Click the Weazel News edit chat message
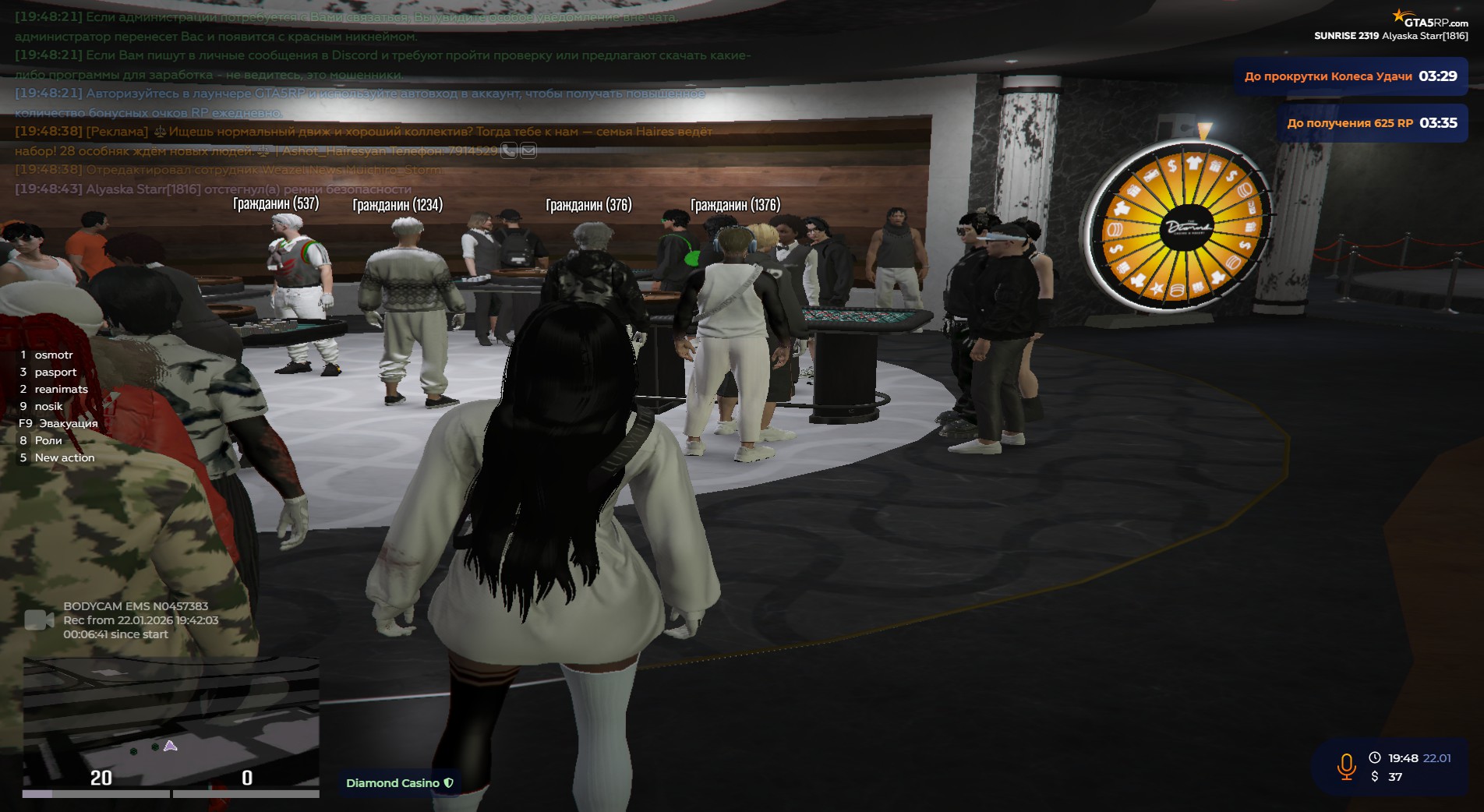 point(263,170)
